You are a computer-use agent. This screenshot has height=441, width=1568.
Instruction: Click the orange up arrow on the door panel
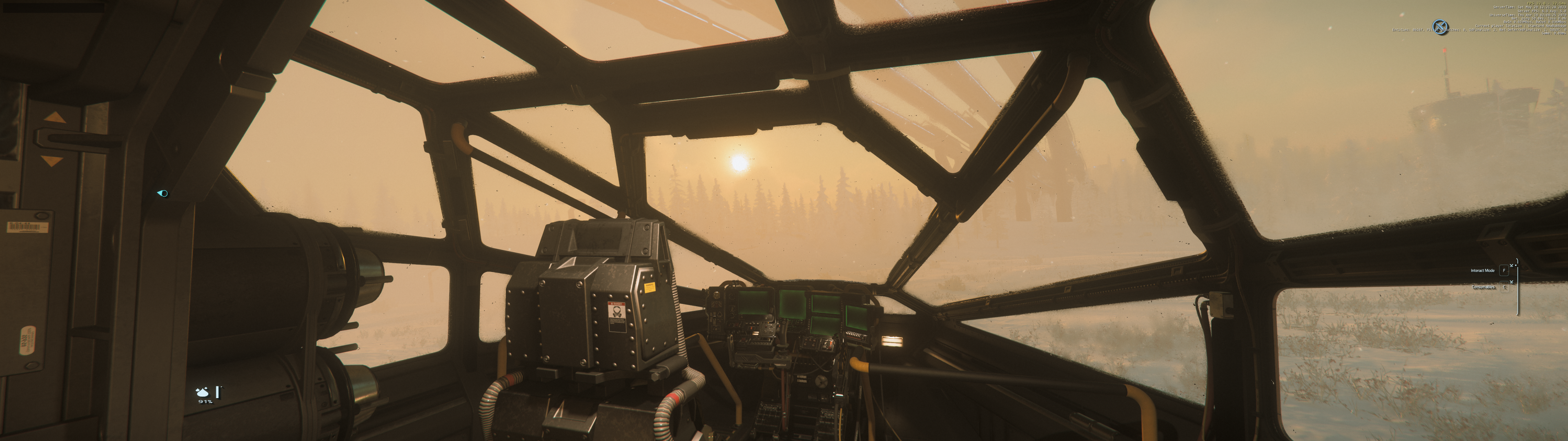click(56, 118)
